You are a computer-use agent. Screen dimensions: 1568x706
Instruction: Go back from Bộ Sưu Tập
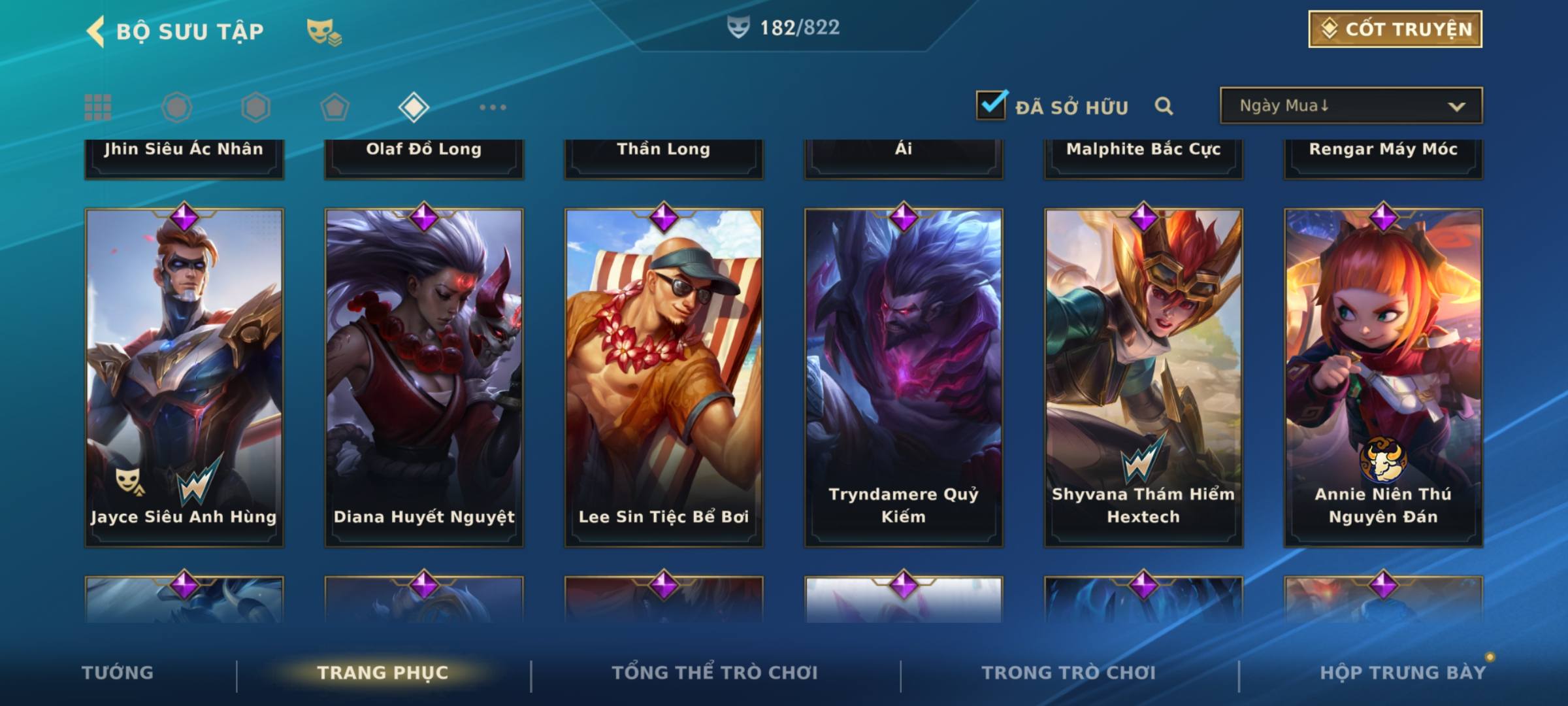click(x=96, y=31)
